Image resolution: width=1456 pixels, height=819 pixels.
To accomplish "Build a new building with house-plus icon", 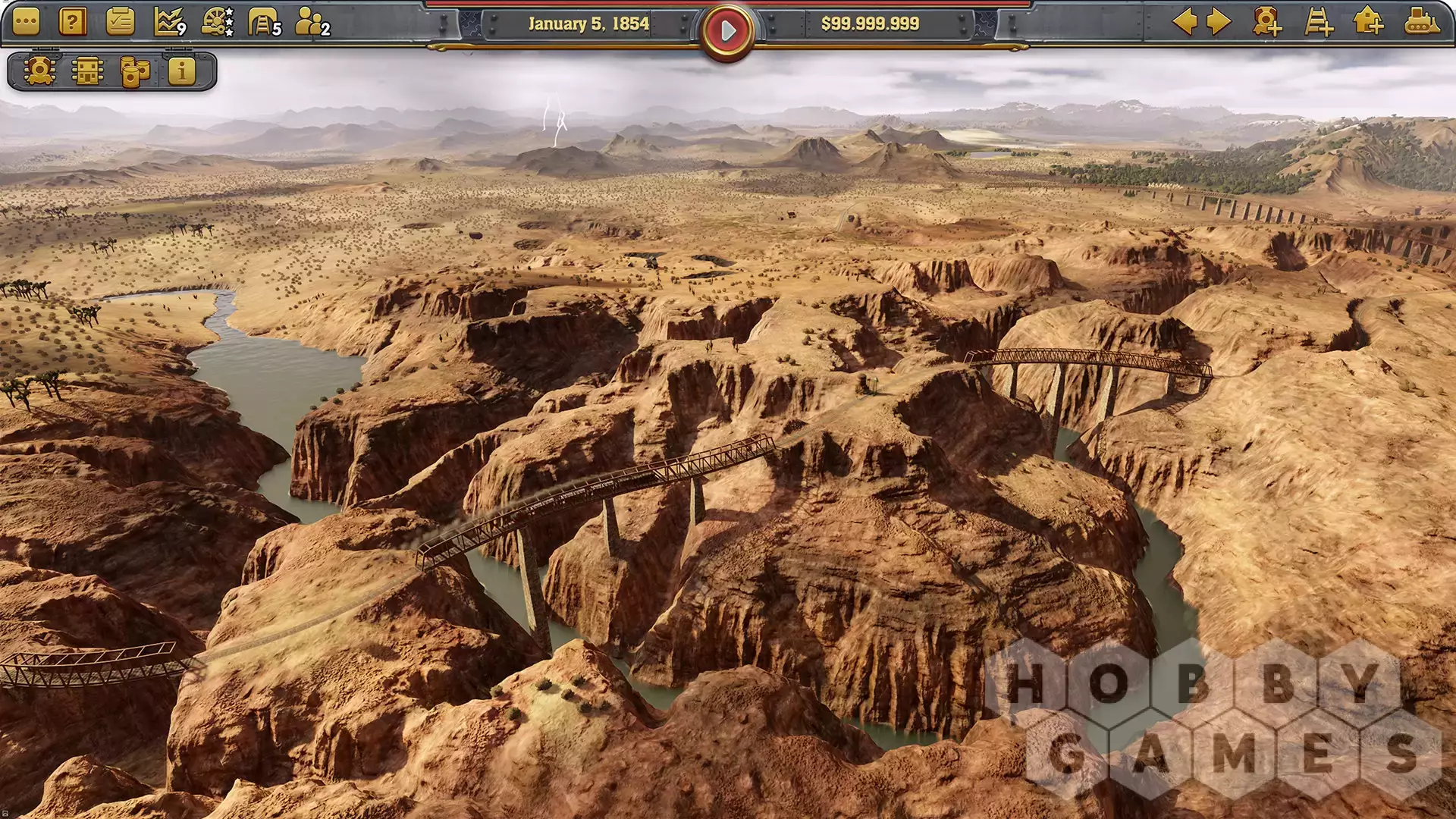I will [x=1369, y=22].
